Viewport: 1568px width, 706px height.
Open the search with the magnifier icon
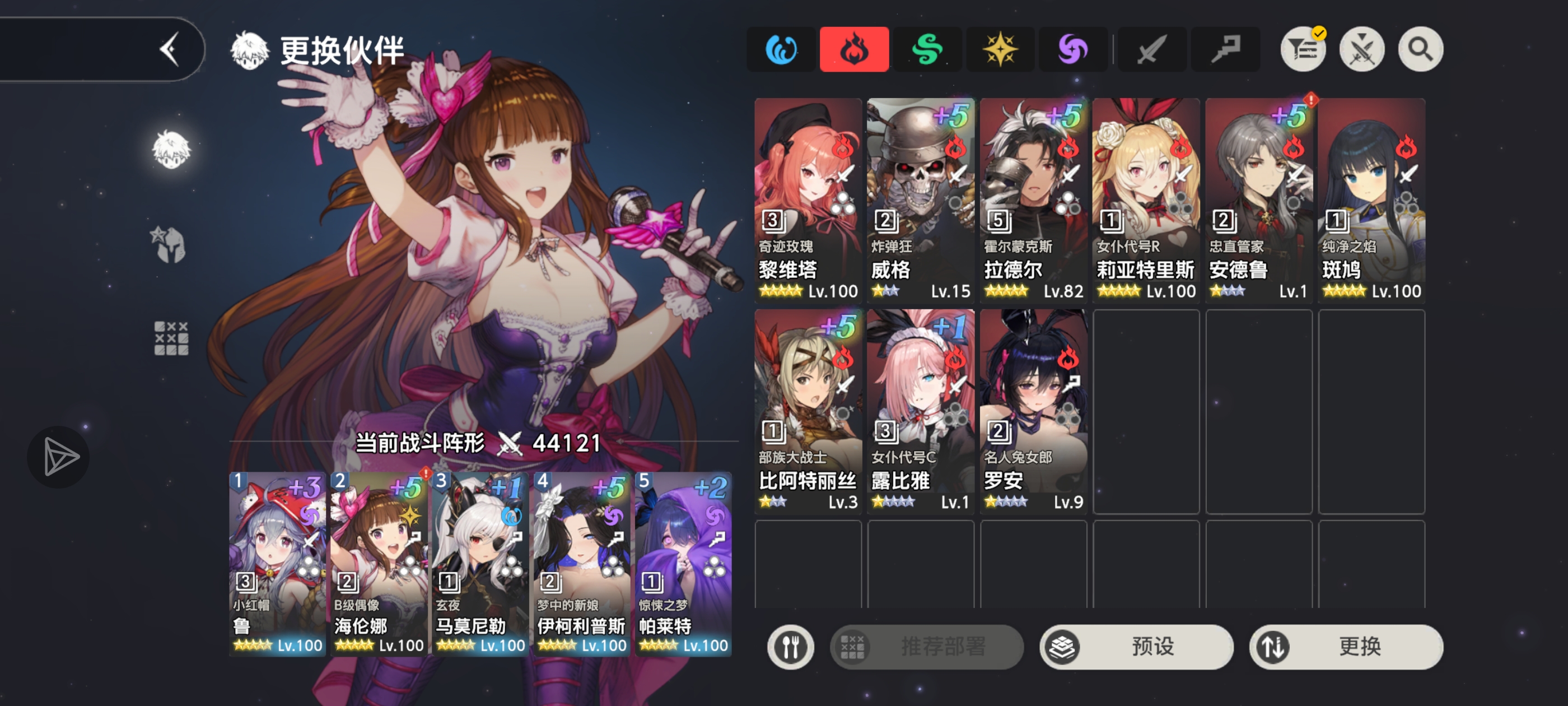coord(1420,49)
